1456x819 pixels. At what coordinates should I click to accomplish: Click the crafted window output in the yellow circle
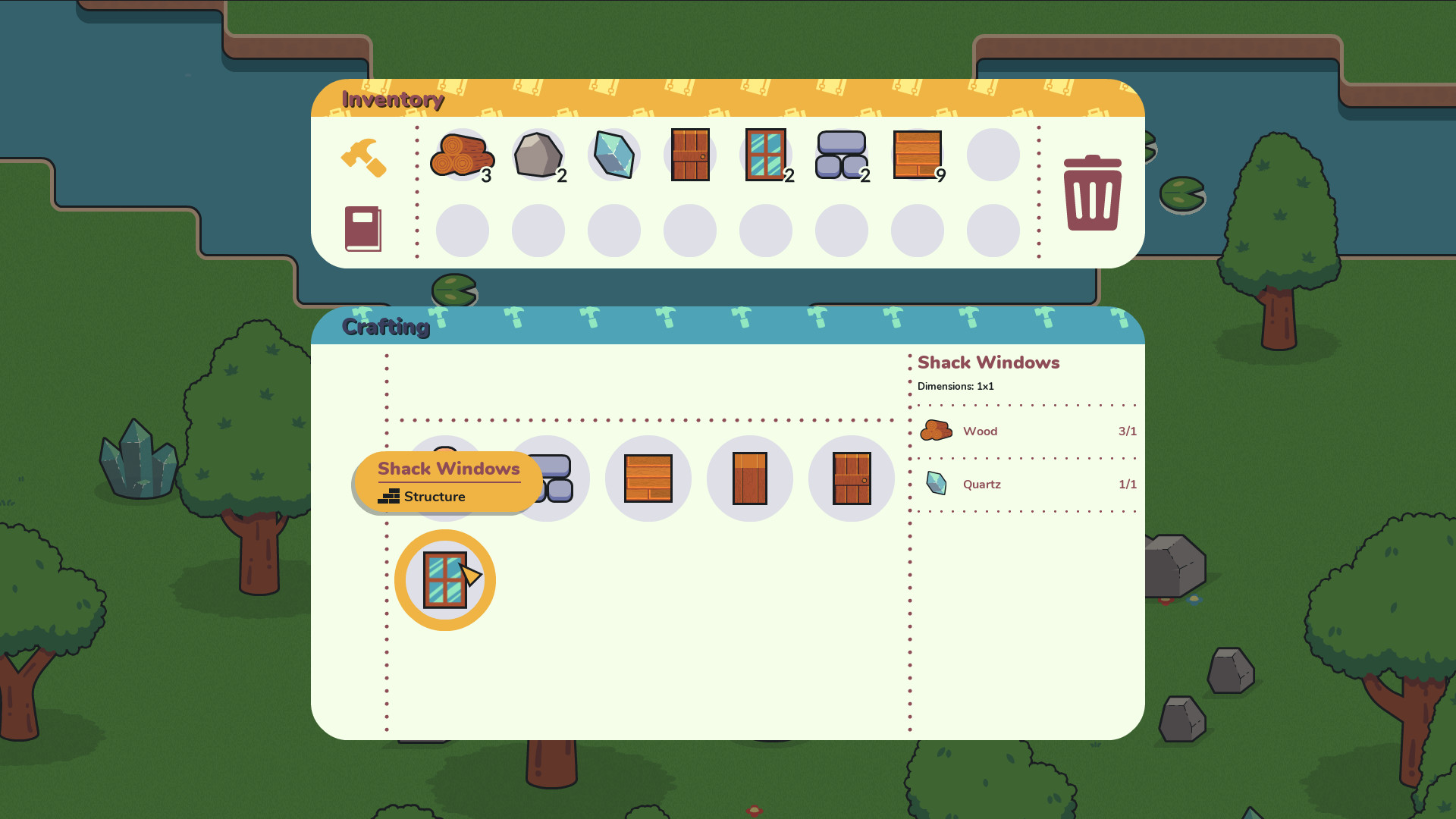click(445, 579)
